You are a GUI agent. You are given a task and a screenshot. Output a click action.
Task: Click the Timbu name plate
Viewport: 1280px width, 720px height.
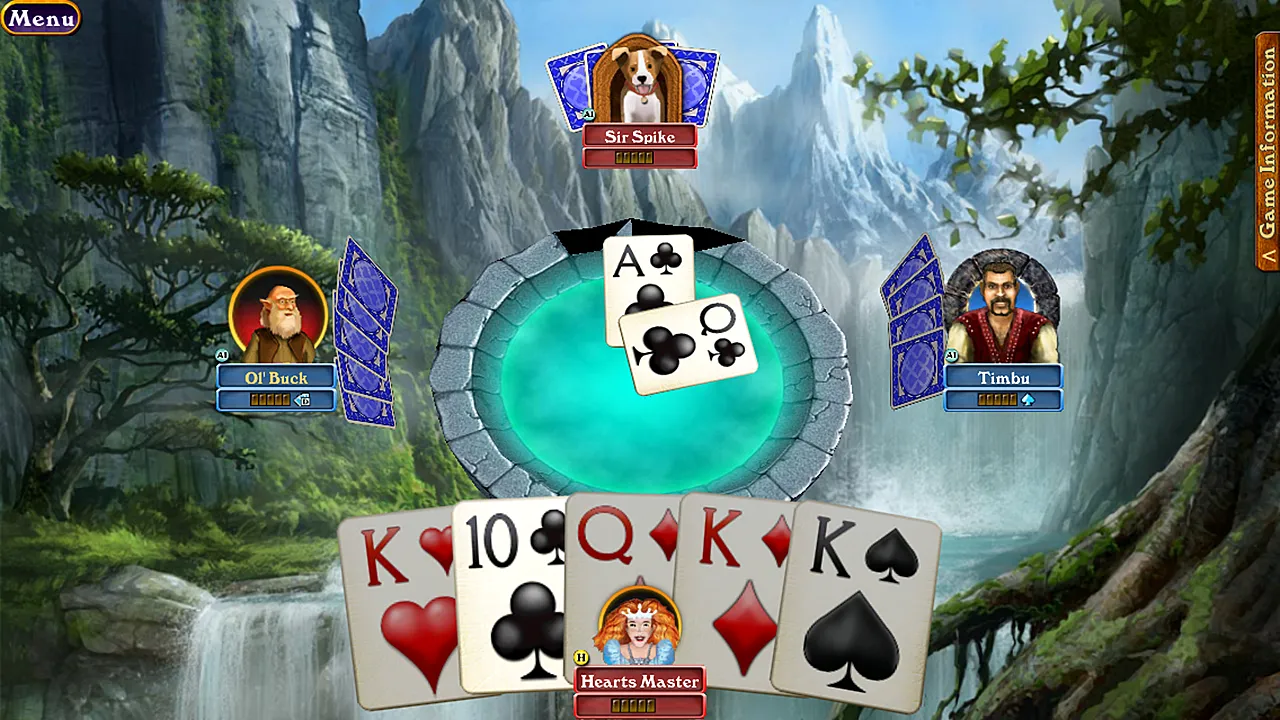(x=1003, y=377)
